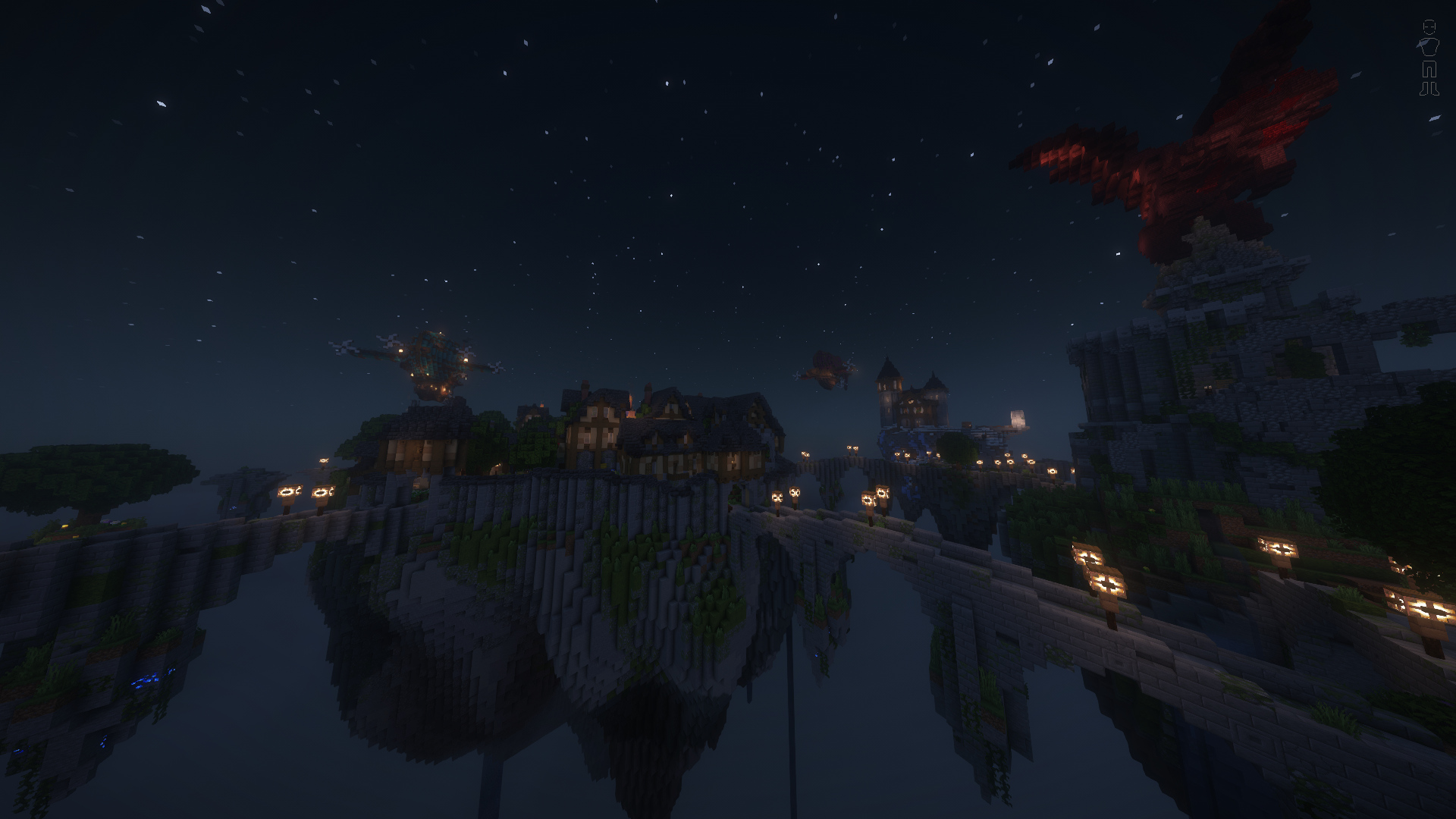Click the helmet armor slot outline
Viewport: 1456px width, 819px height.
pos(1429,27)
